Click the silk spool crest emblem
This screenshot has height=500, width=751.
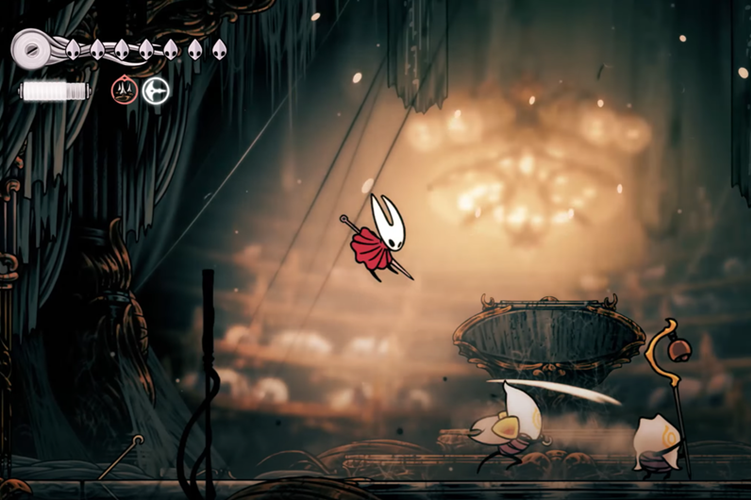(30, 48)
